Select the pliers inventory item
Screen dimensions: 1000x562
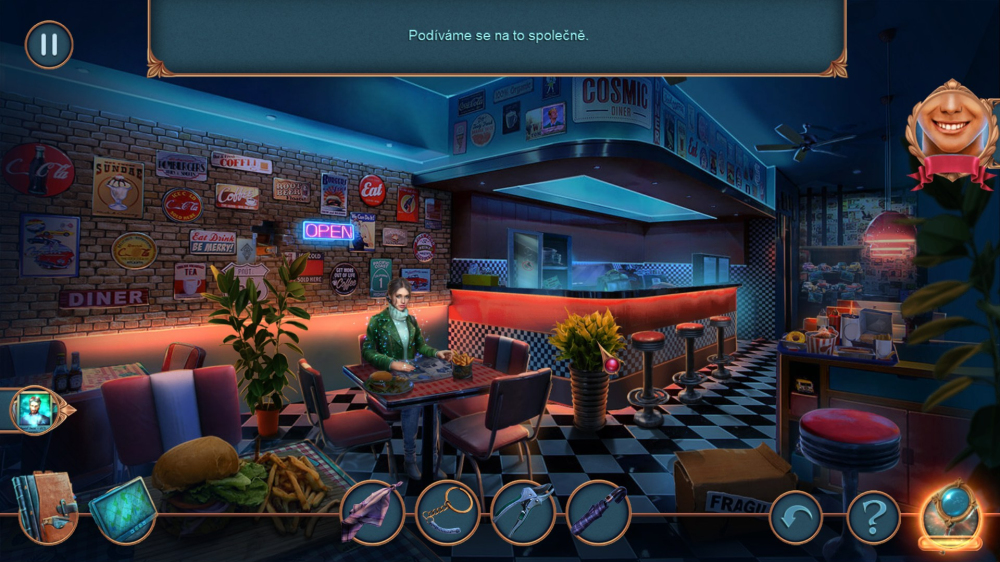pos(523,512)
